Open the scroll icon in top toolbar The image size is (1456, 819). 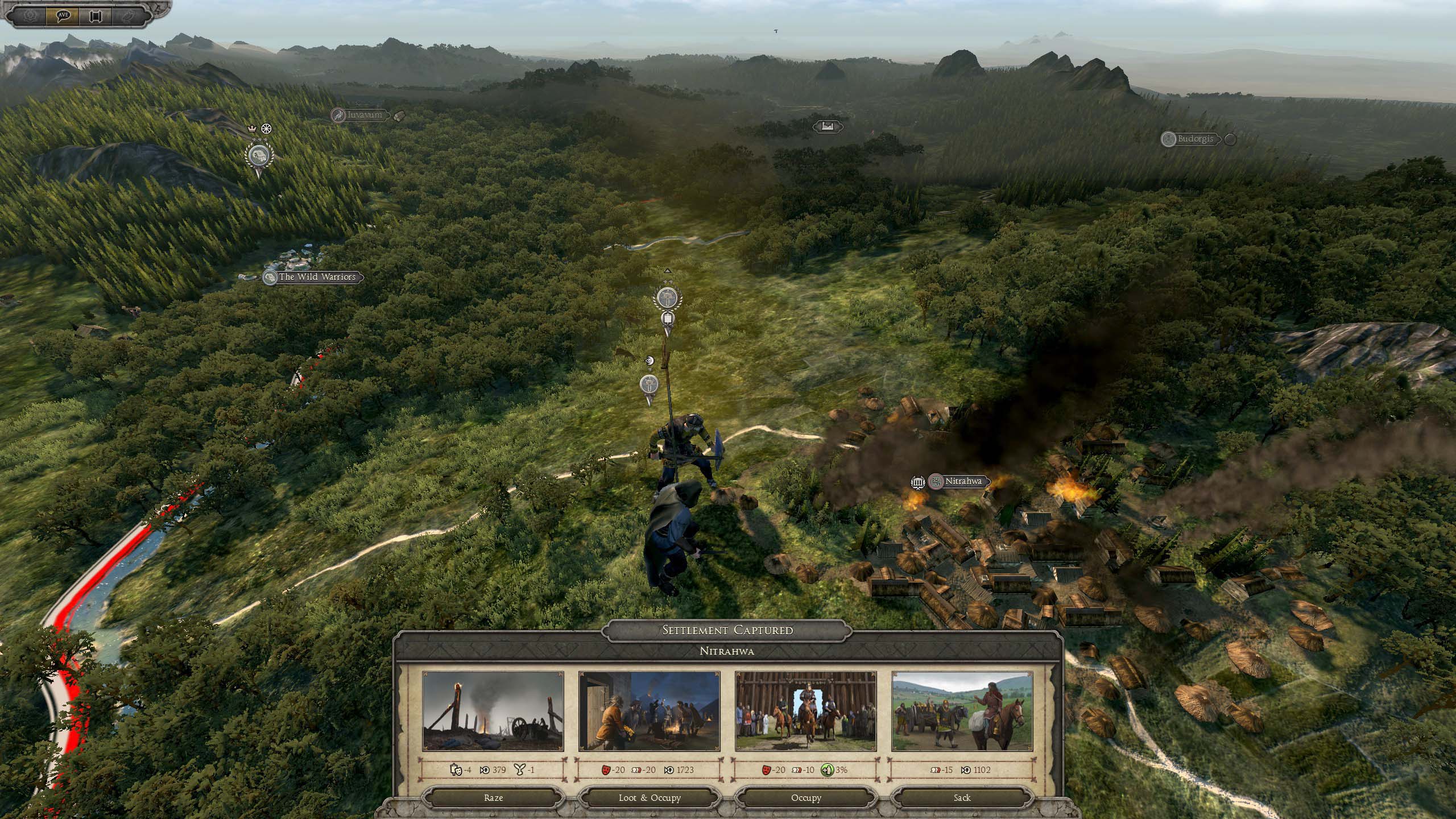point(95,15)
